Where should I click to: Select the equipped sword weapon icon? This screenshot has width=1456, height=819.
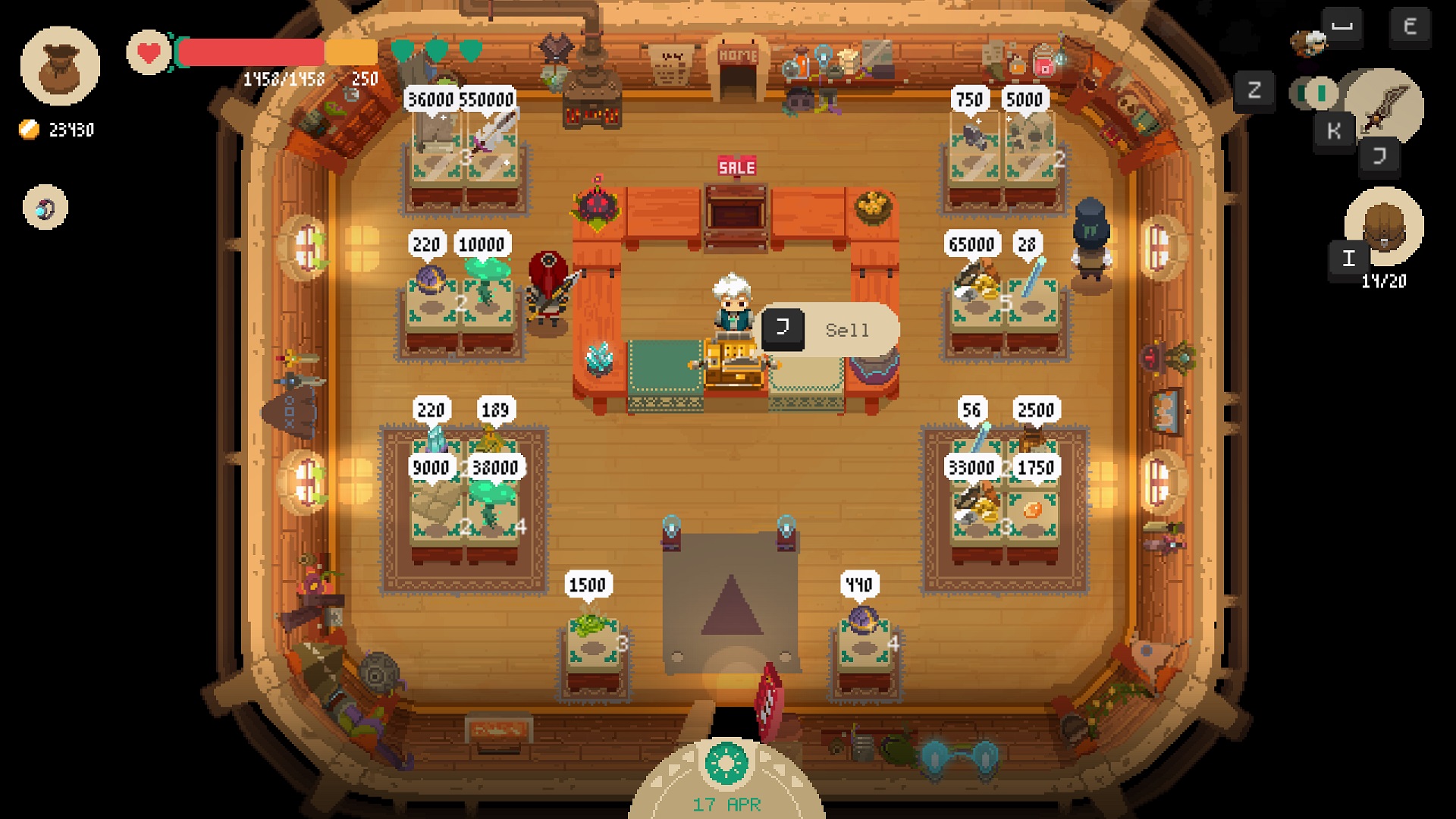[1385, 106]
